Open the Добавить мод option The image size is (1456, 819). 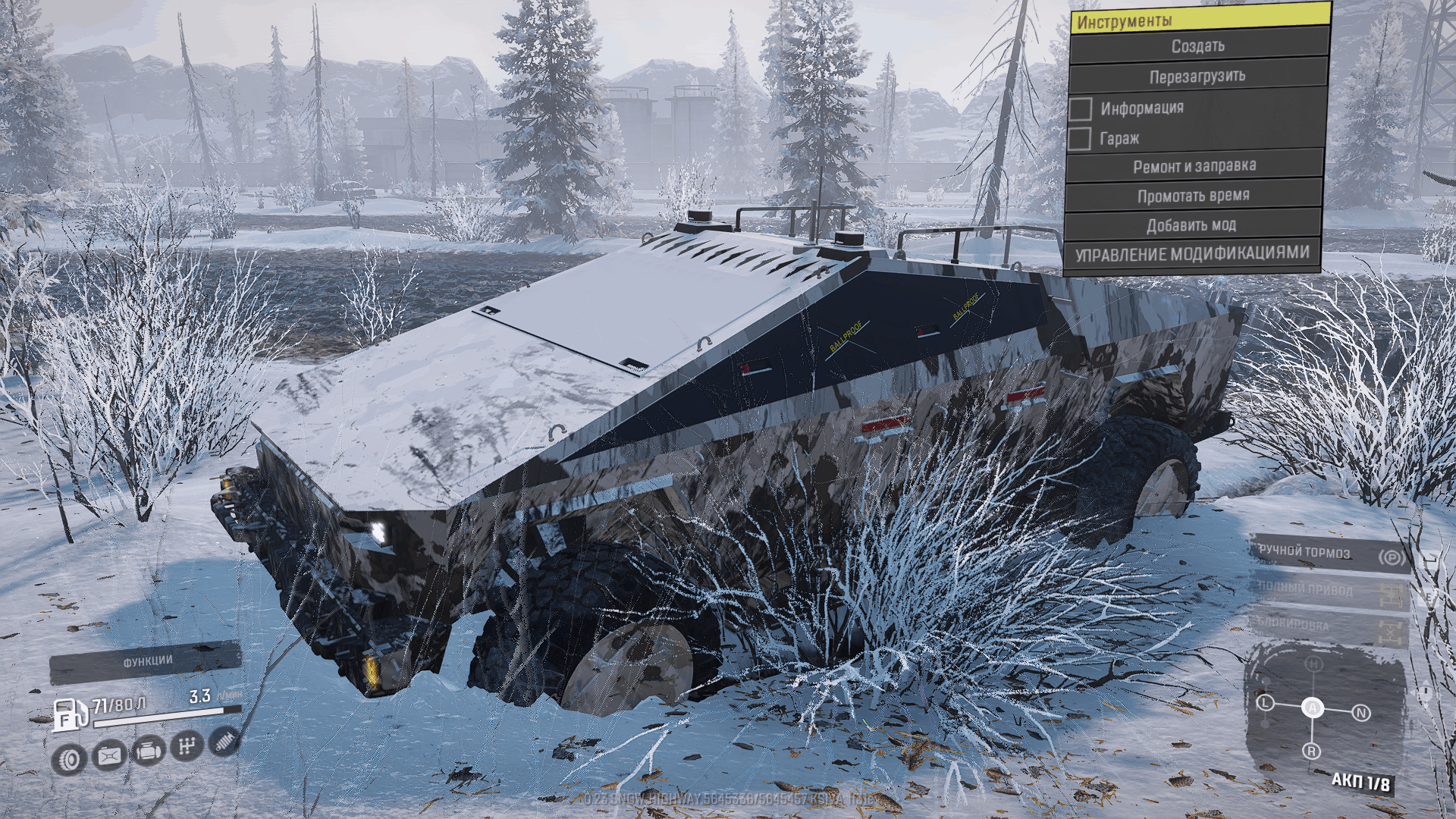pyautogui.click(x=1191, y=225)
